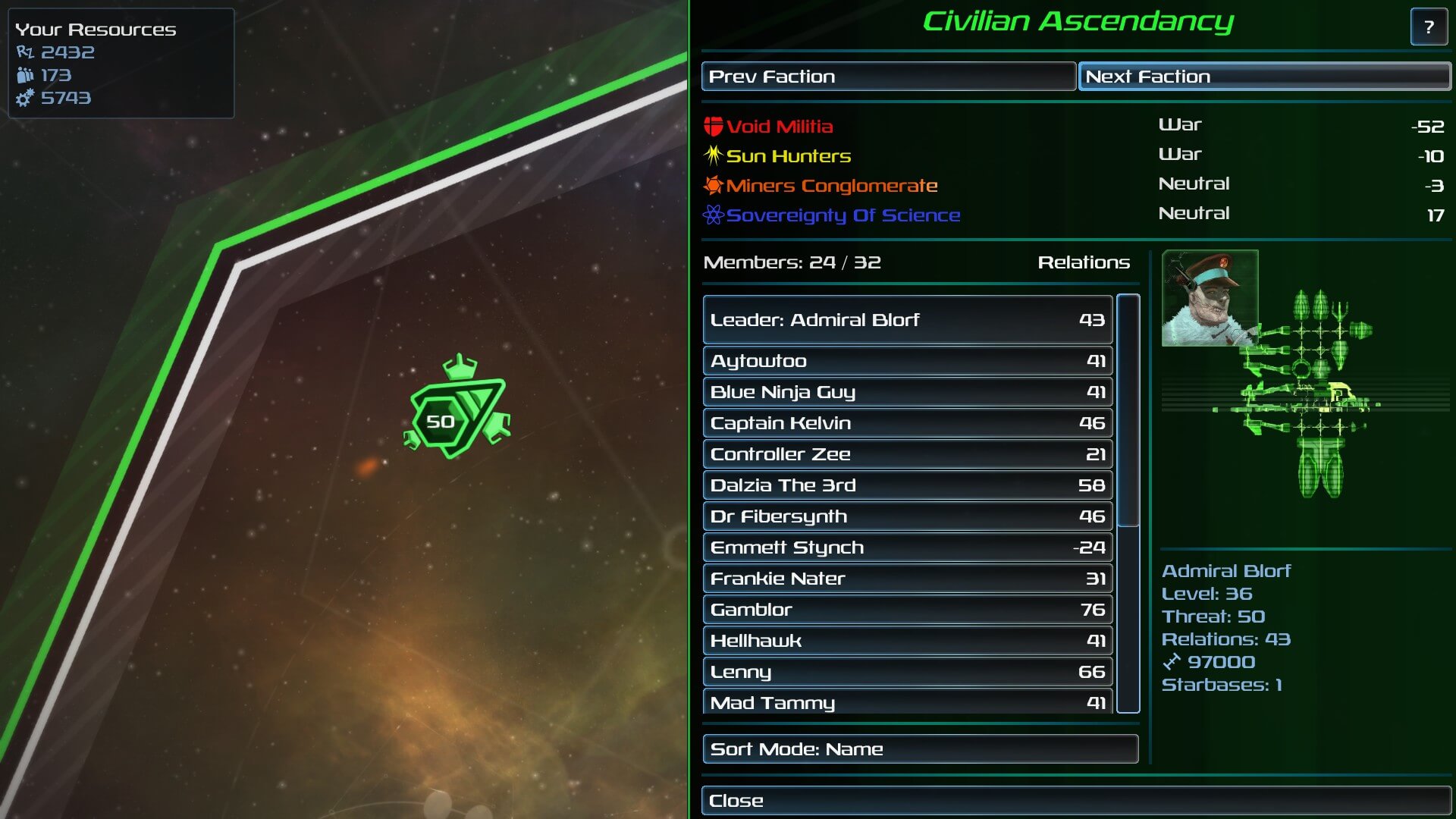
Task: Pick Lenny from the member list
Action: click(x=907, y=672)
